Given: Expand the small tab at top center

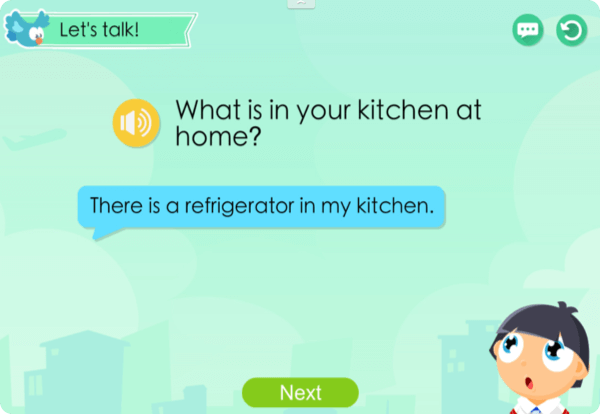Looking at the screenshot, I should click(x=301, y=4).
